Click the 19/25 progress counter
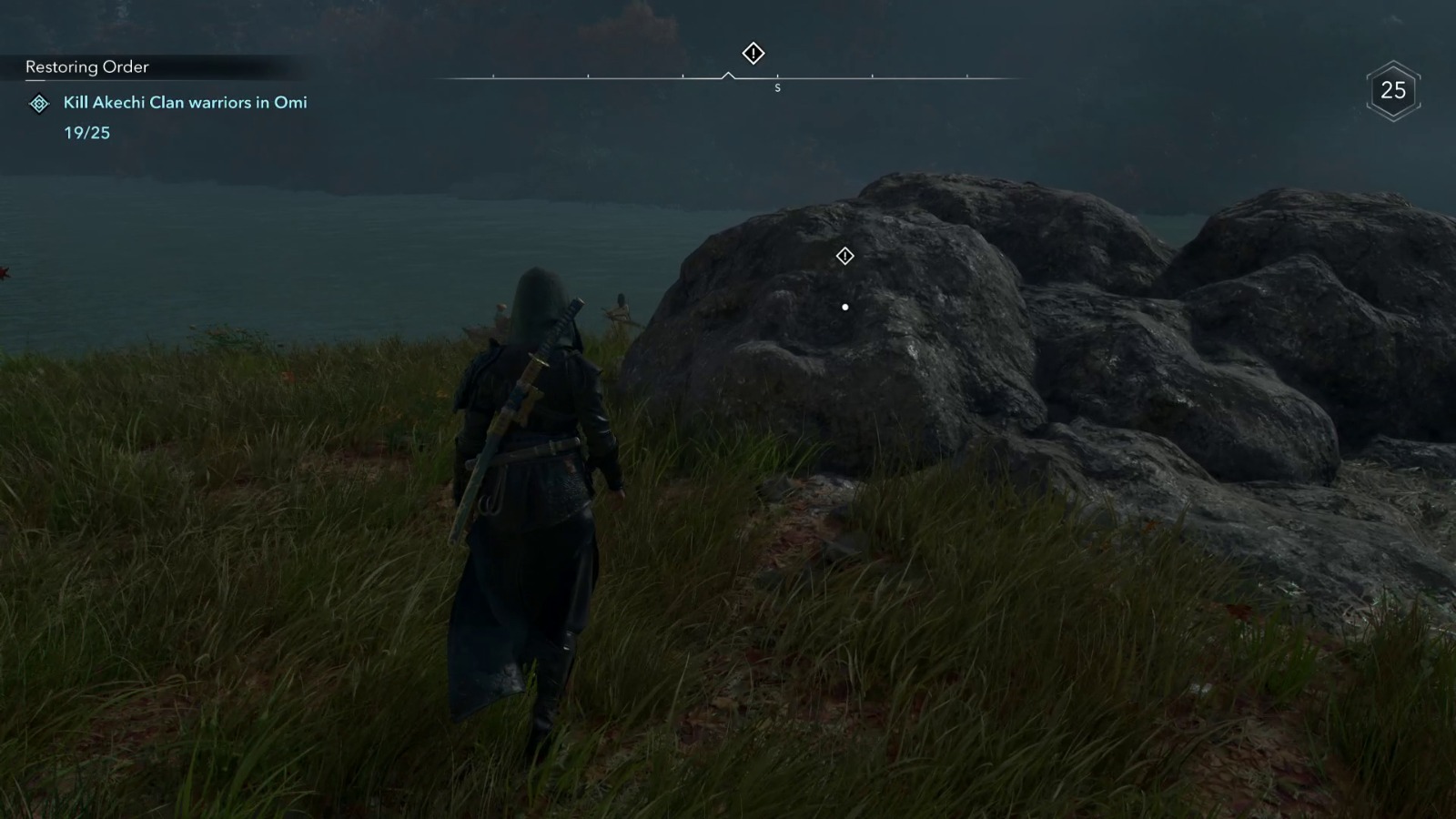The width and height of the screenshot is (1456, 819). [86, 134]
